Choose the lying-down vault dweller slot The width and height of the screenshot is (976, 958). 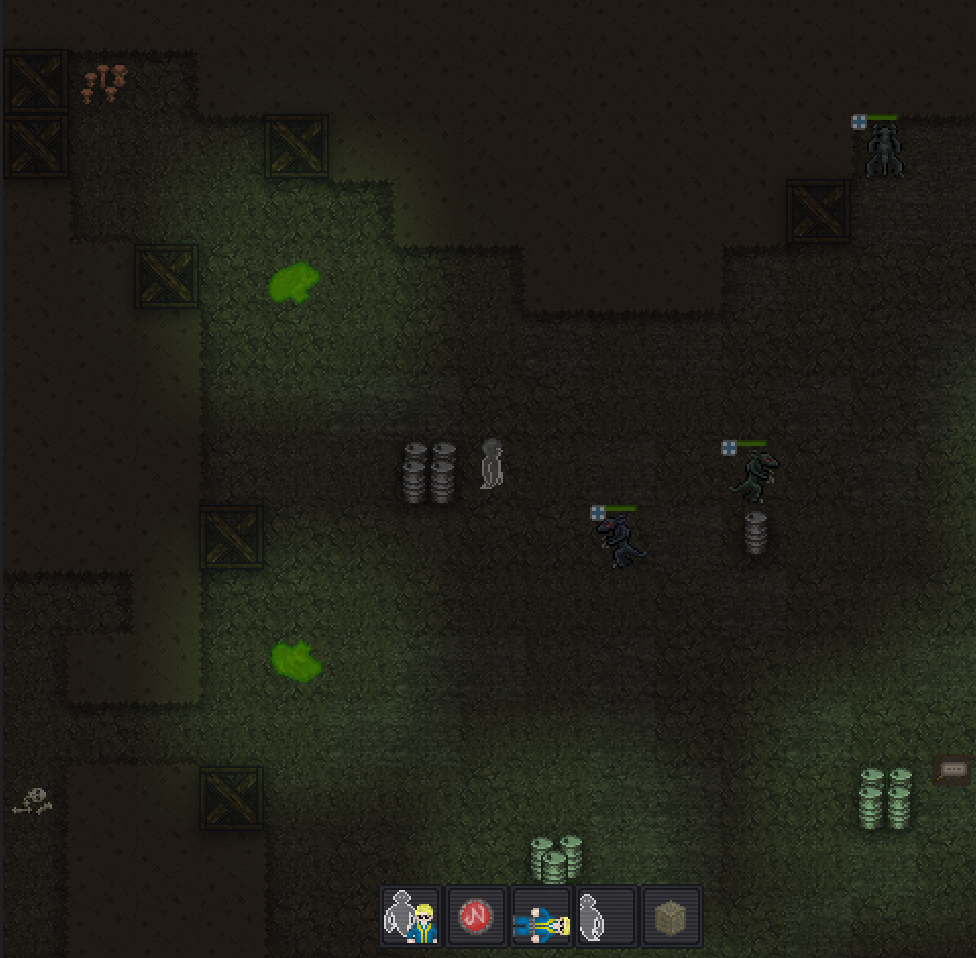pyautogui.click(x=542, y=916)
